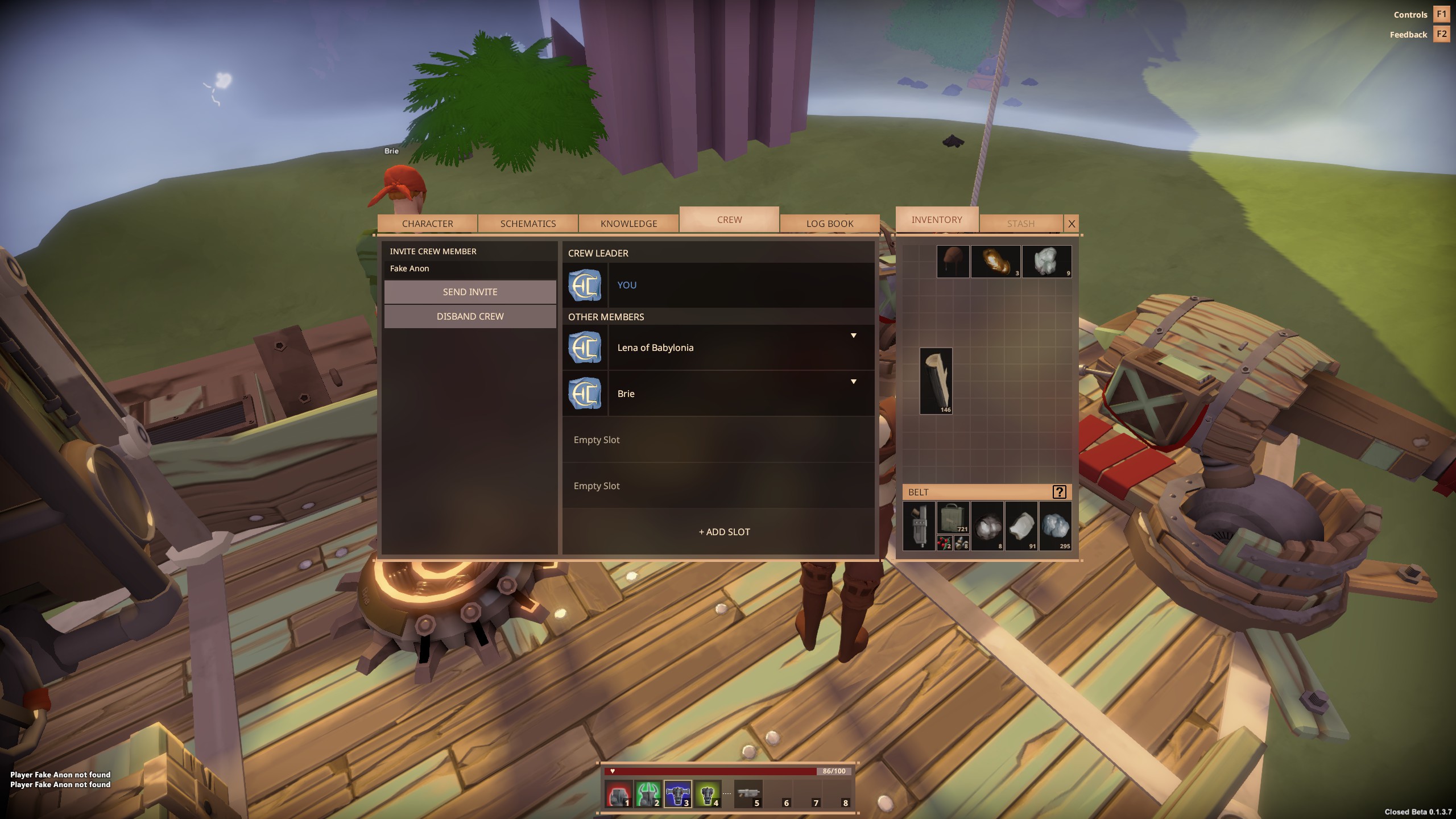
Task: Activate hotbar slot 3 blue tool
Action: pos(677,794)
